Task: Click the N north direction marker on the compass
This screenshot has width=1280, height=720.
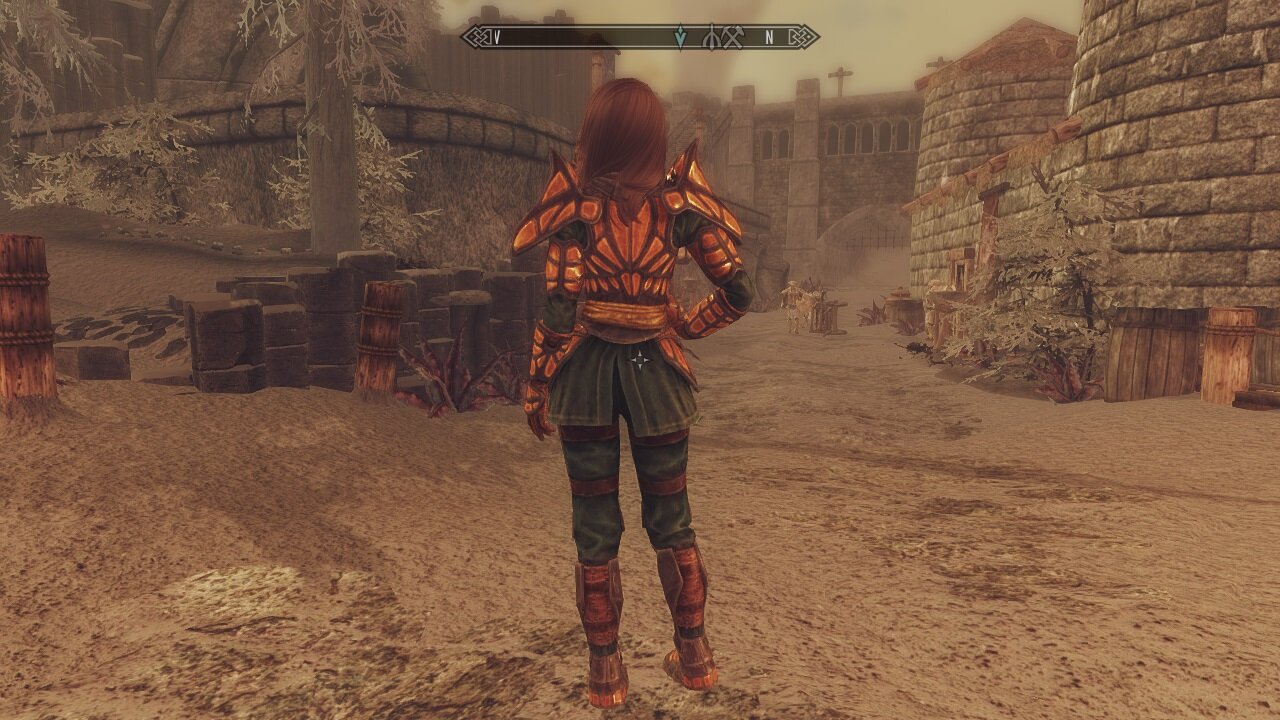Action: [768, 38]
